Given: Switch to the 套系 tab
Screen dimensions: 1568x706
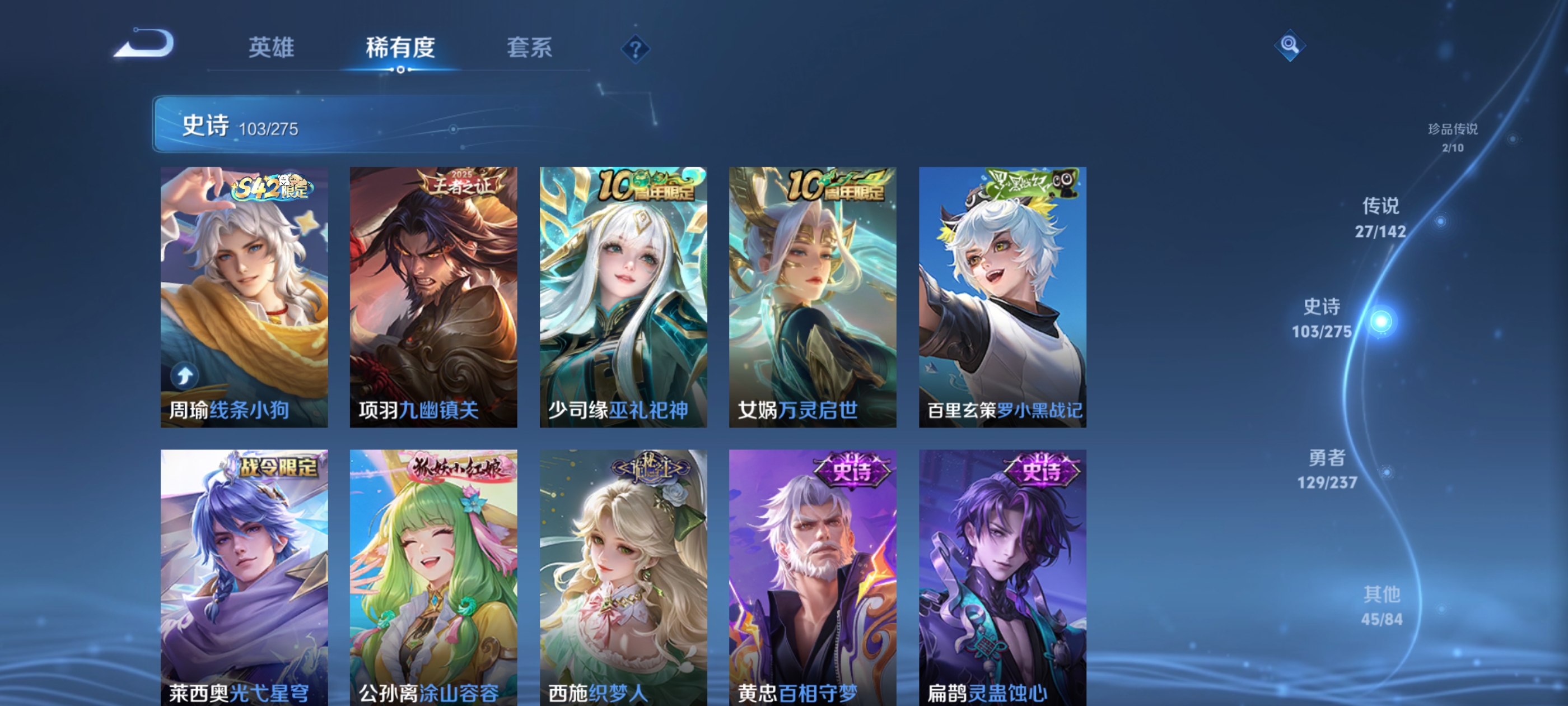Looking at the screenshot, I should [528, 49].
